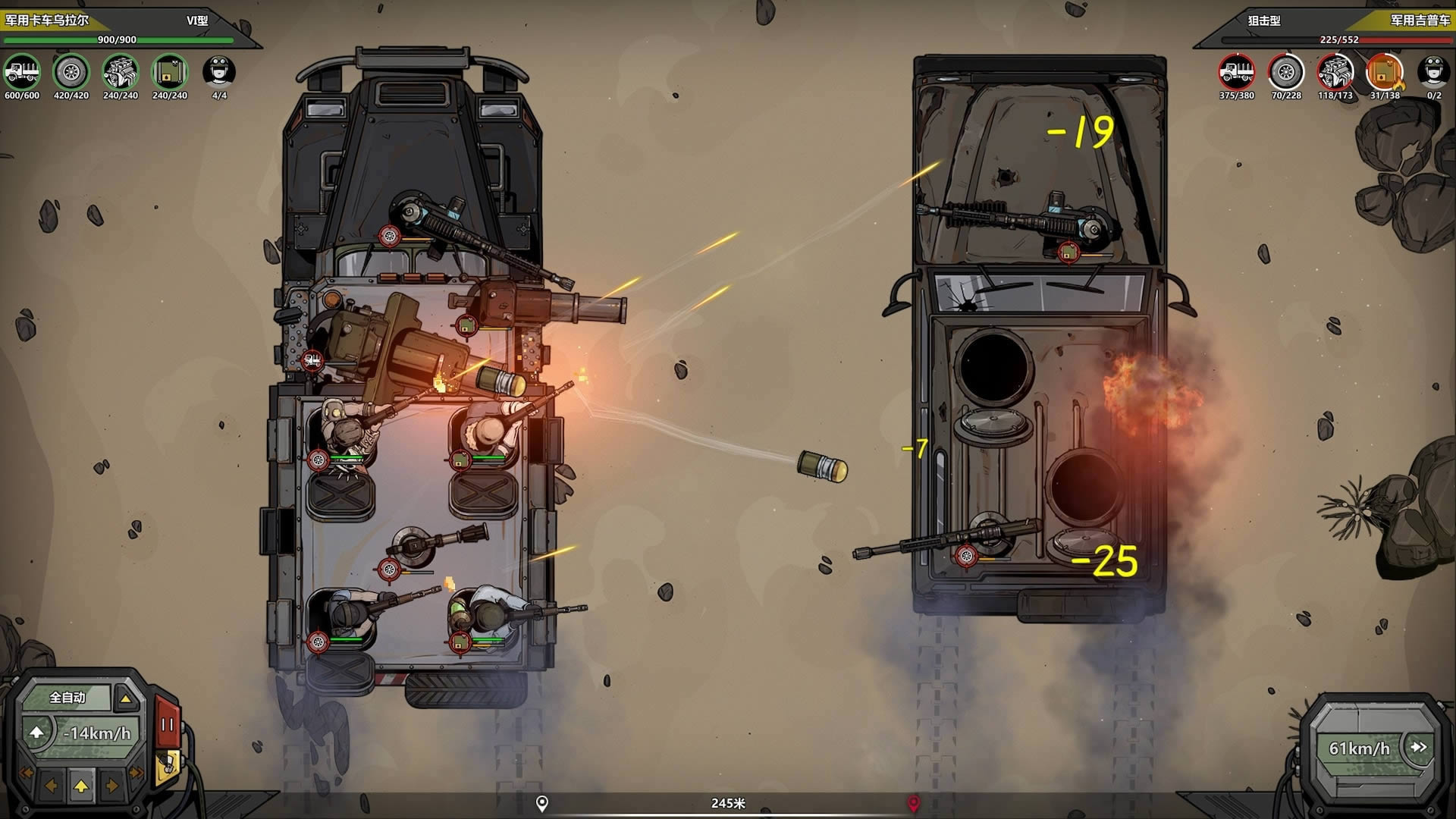Select the player fuel tank icon 240/240
The image size is (1456, 819).
click(x=169, y=73)
